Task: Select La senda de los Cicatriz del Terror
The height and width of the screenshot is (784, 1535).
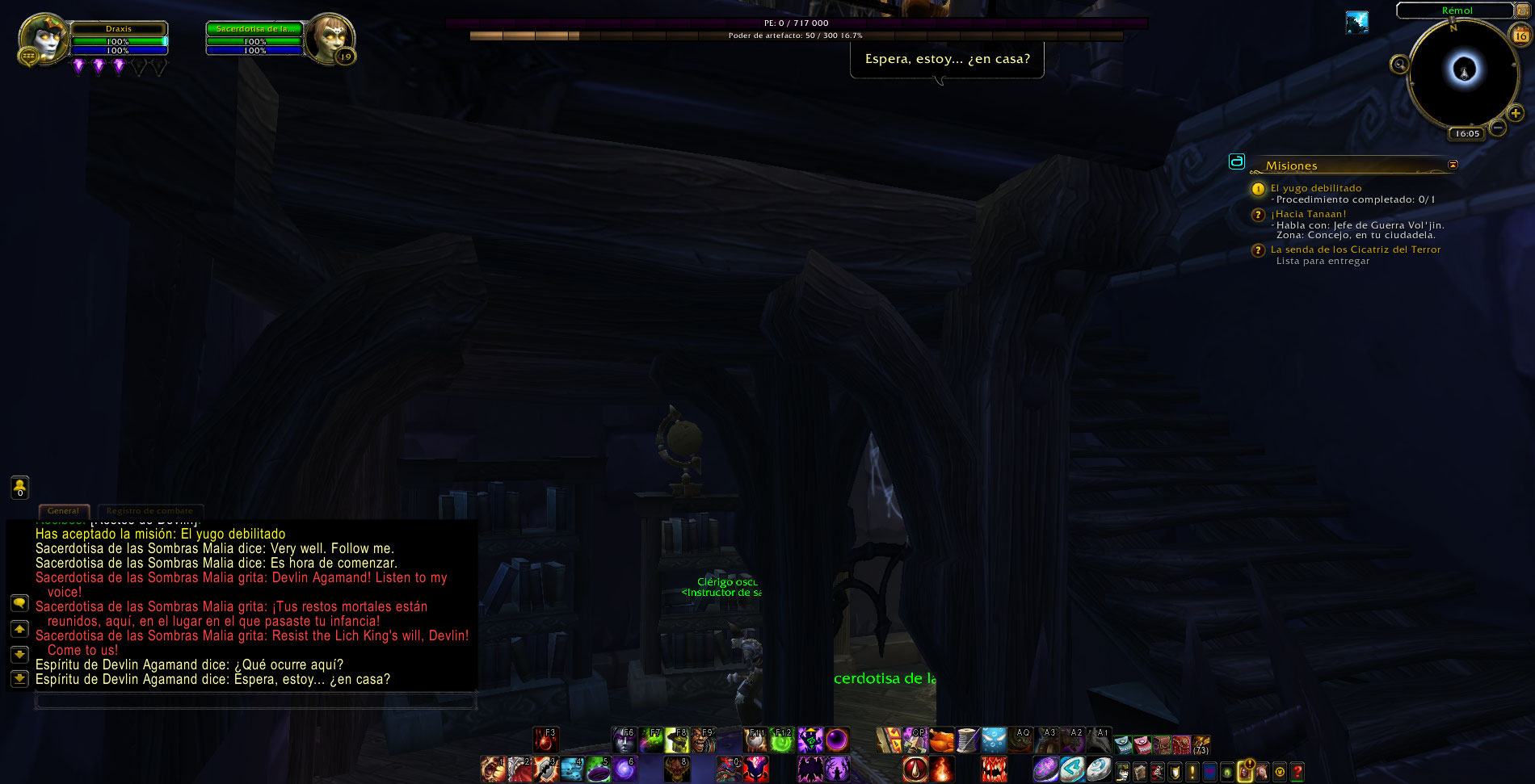Action: click(x=1355, y=249)
